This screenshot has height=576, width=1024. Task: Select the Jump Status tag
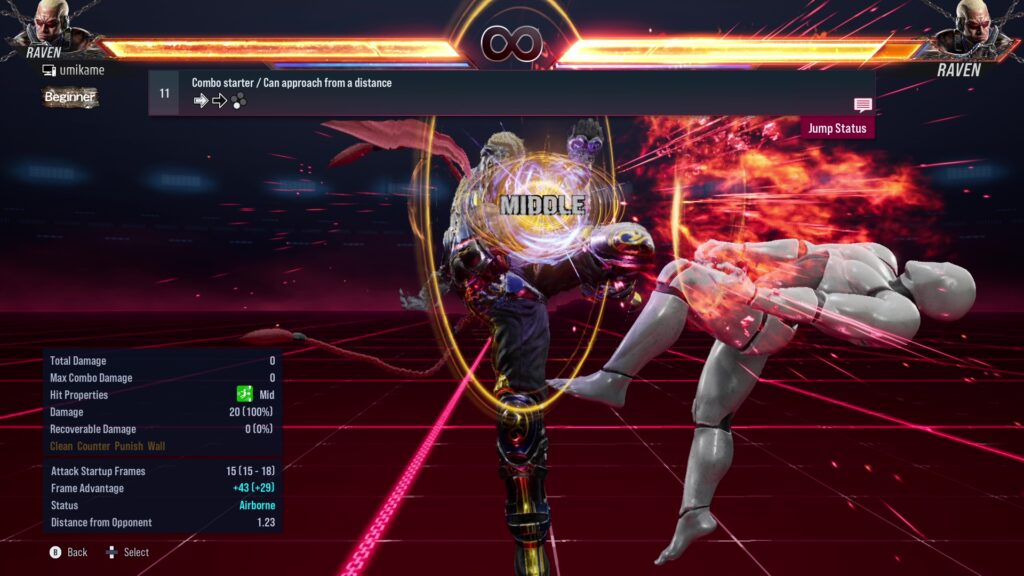[x=836, y=129]
